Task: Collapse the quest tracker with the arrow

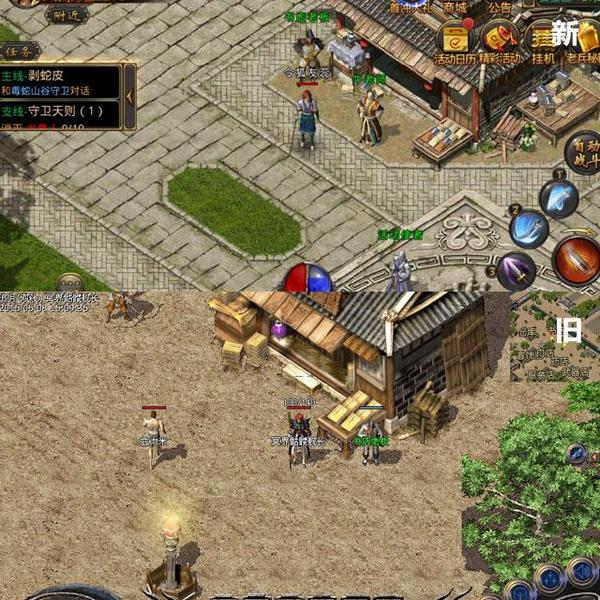Action: pyautogui.click(x=129, y=95)
